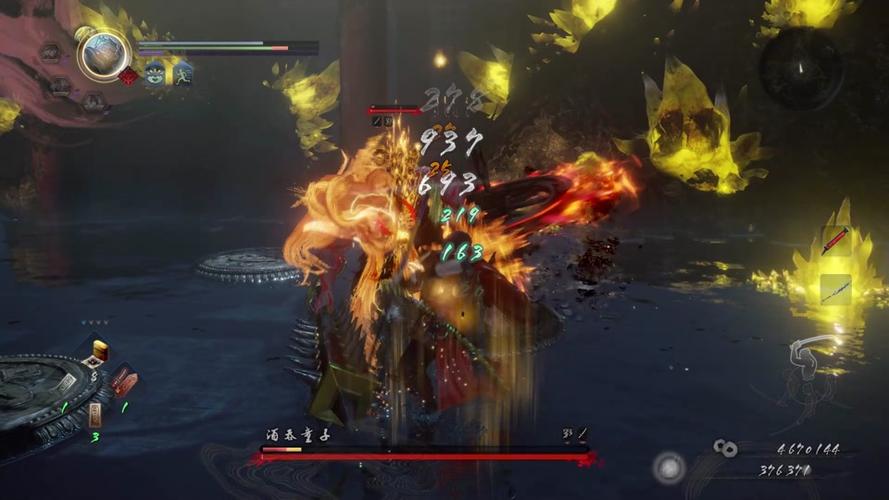Click the guardian spirit portrait orb
This screenshot has width=889, height=500.
[103, 55]
